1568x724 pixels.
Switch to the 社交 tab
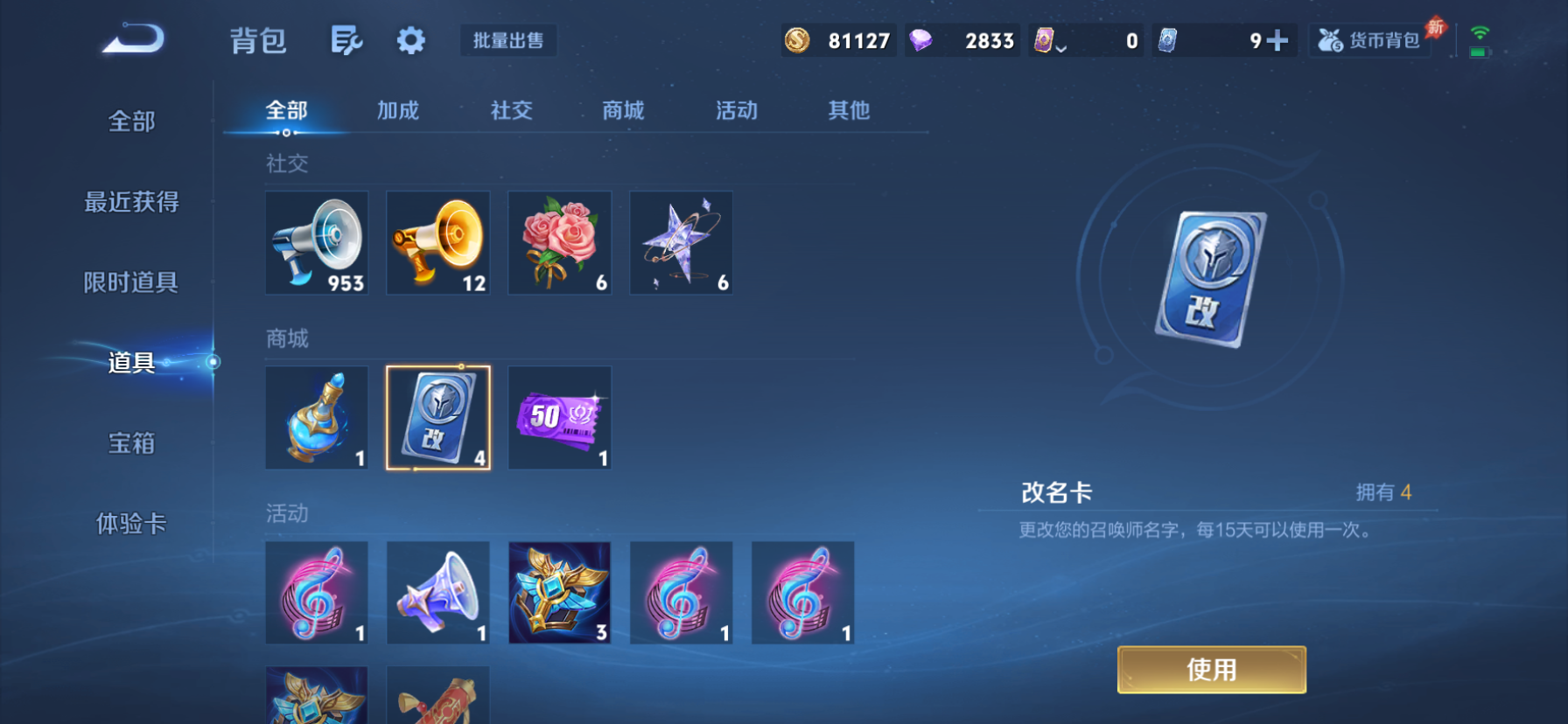[x=511, y=110]
